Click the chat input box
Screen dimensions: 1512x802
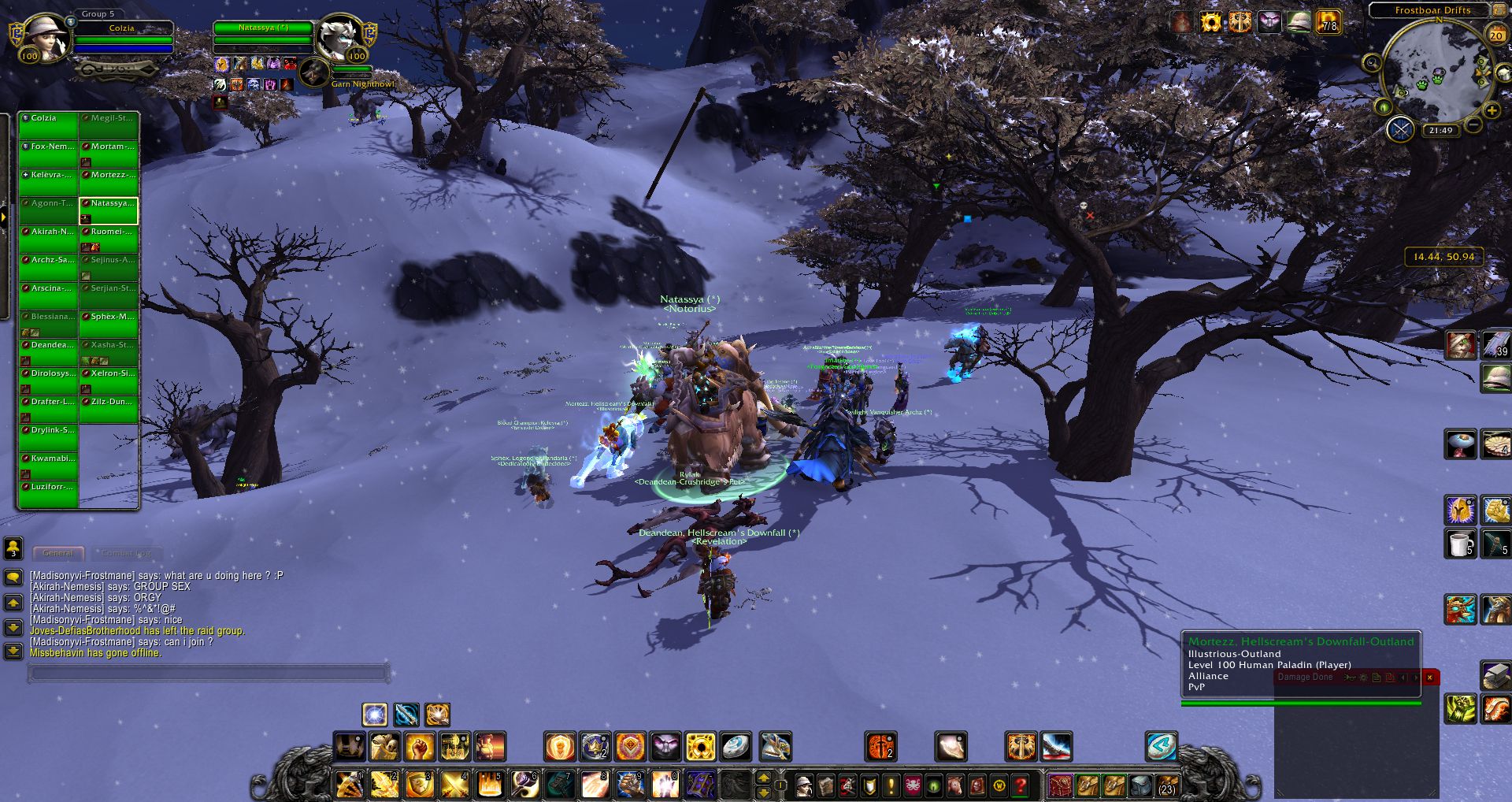click(x=209, y=673)
